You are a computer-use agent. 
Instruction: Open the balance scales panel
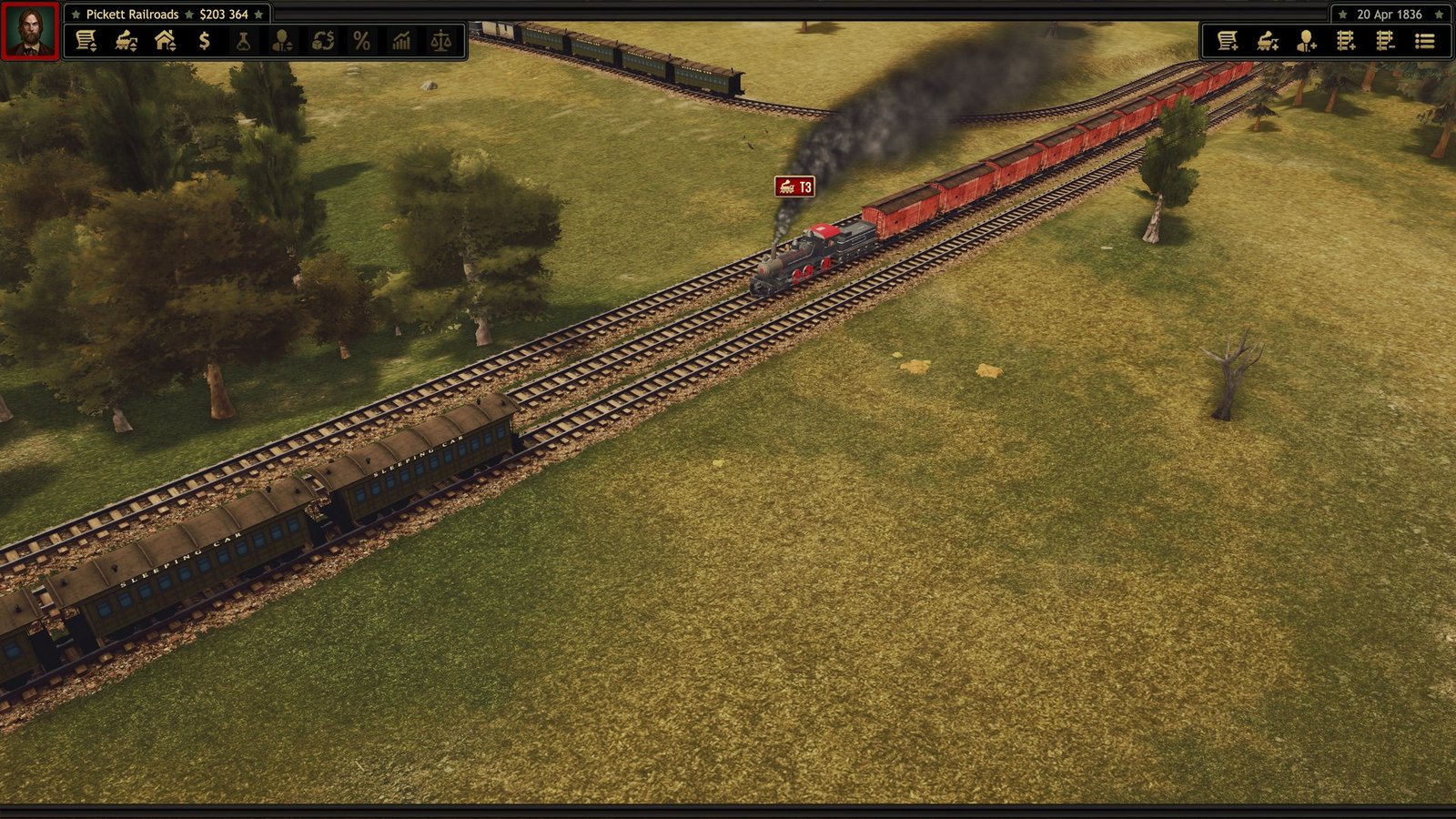(440, 40)
